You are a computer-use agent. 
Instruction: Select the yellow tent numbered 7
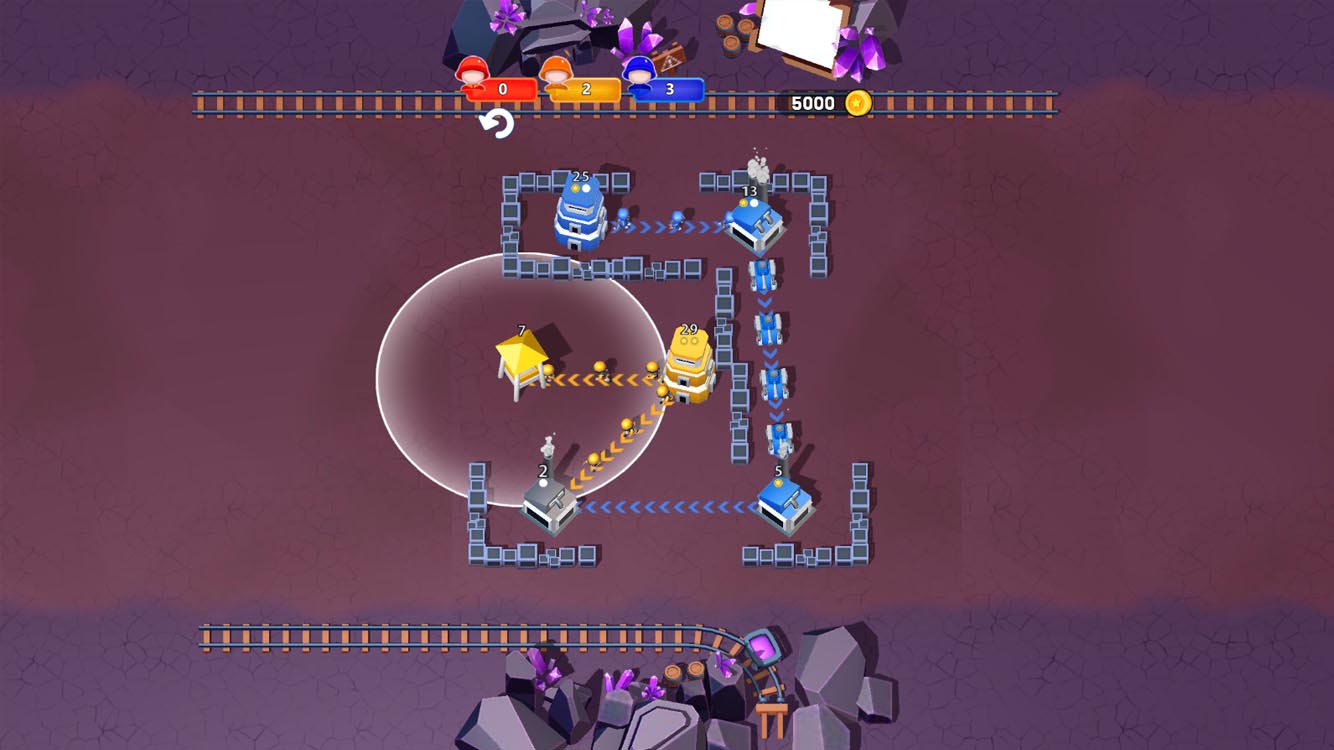pos(520,358)
